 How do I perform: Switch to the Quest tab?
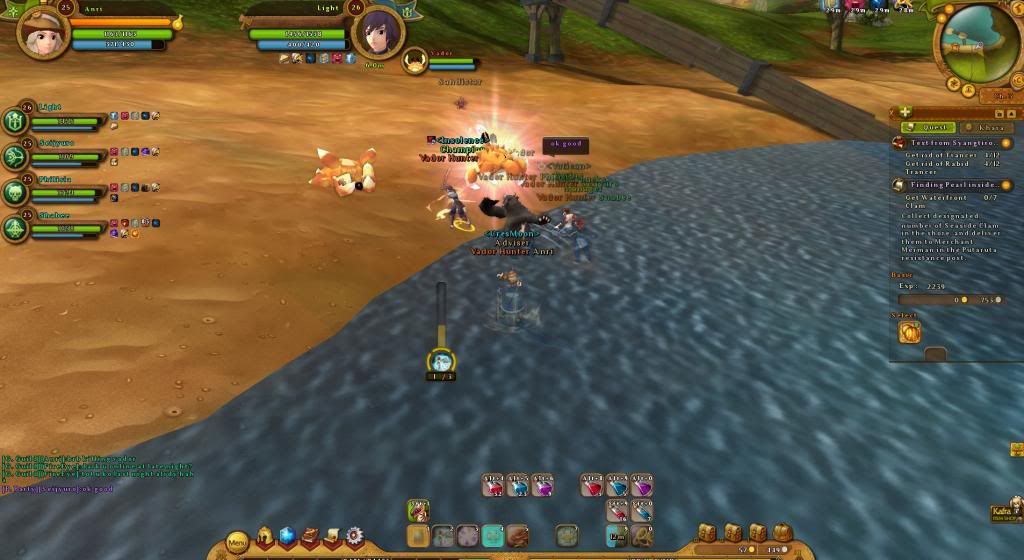[928, 127]
